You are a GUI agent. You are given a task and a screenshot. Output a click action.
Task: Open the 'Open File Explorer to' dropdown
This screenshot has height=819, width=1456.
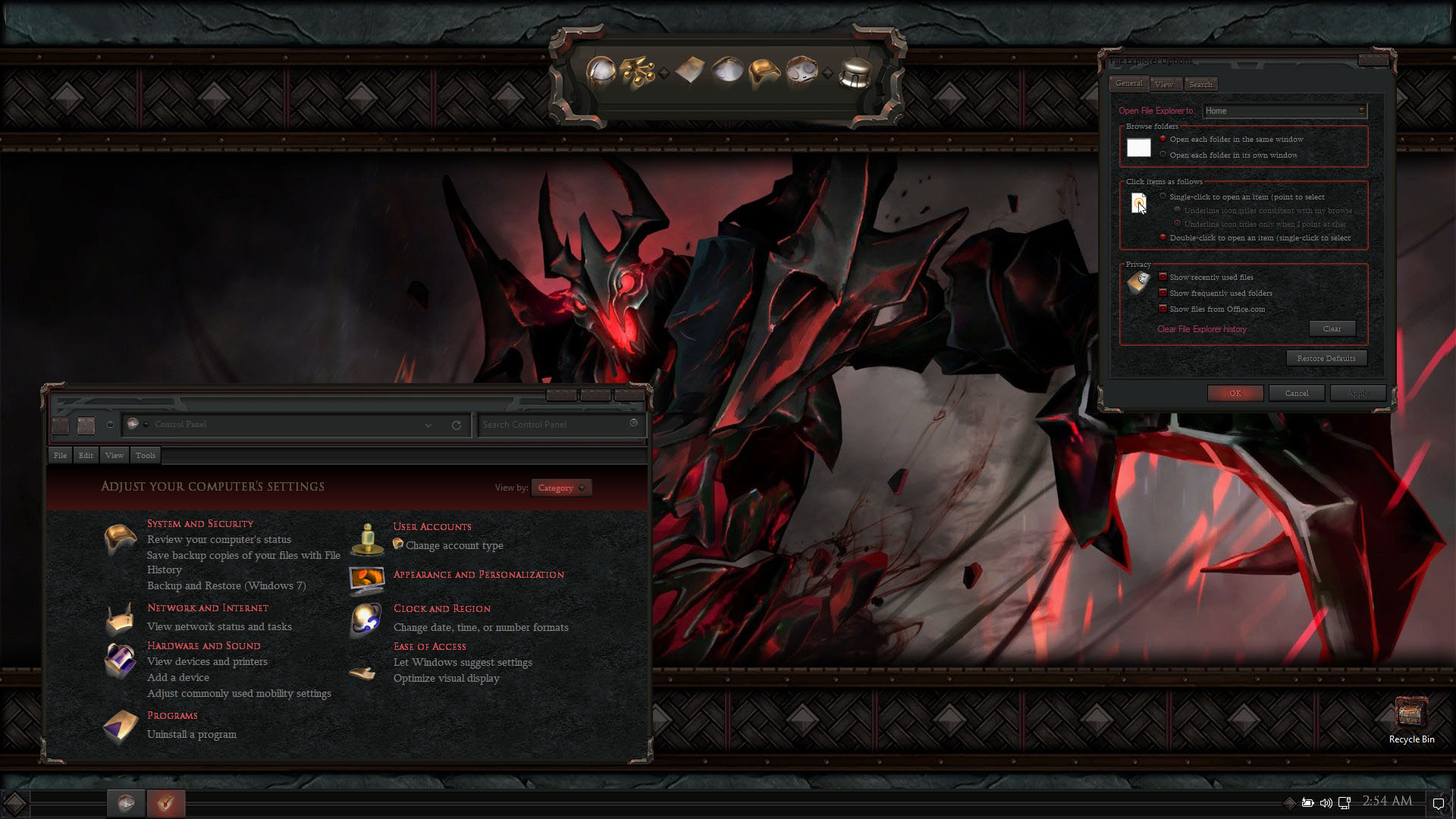point(1285,111)
